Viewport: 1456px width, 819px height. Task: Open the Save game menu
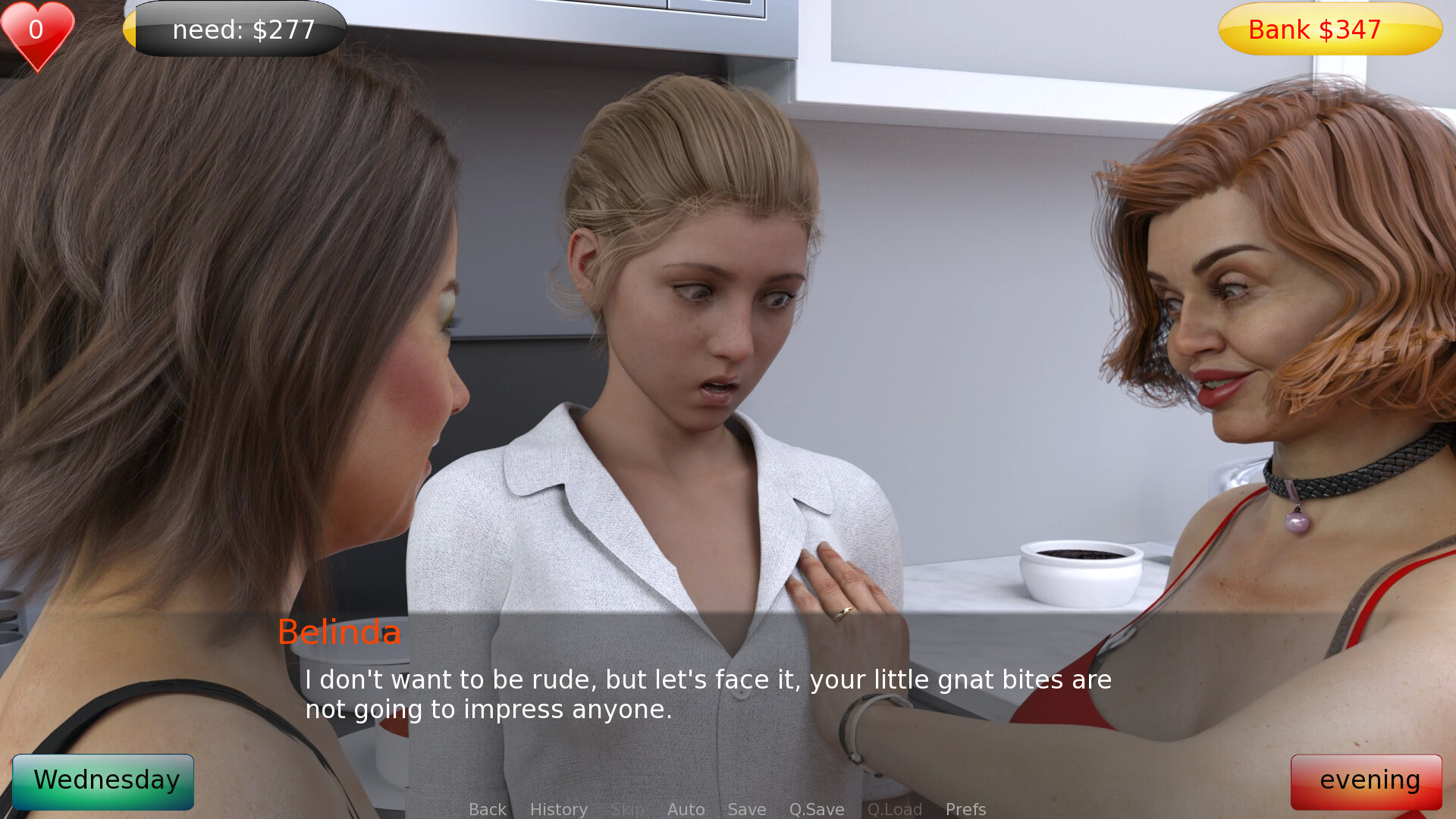point(746,809)
